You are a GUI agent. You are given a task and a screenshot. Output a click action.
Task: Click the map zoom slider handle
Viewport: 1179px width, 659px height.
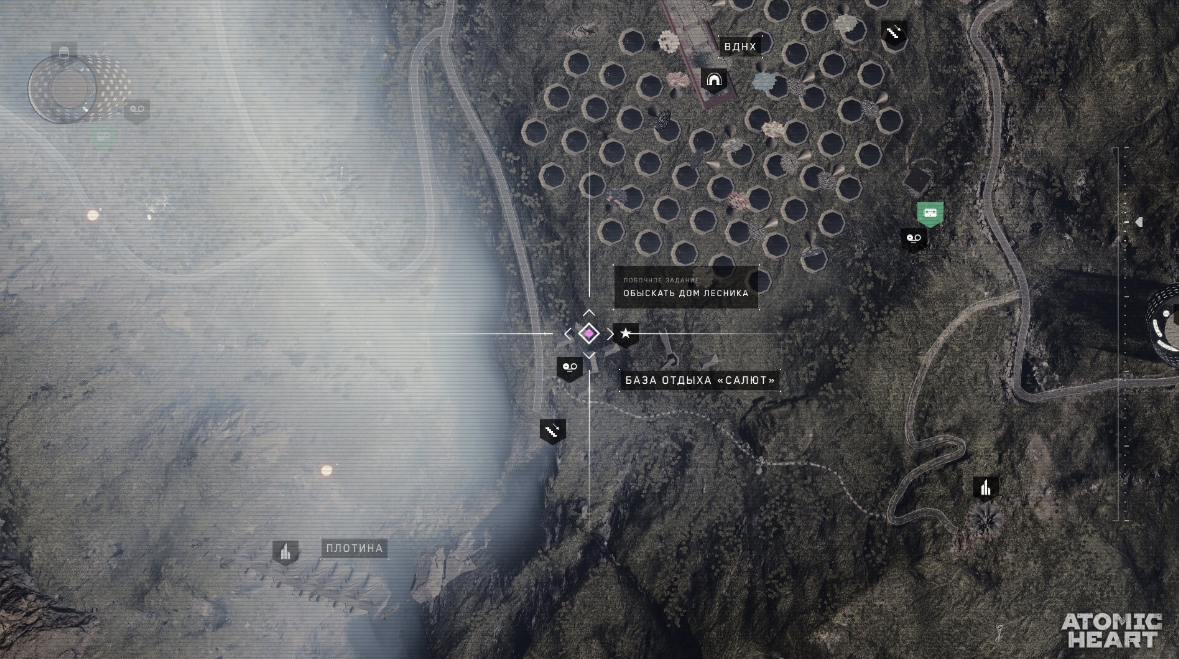(x=1137, y=222)
